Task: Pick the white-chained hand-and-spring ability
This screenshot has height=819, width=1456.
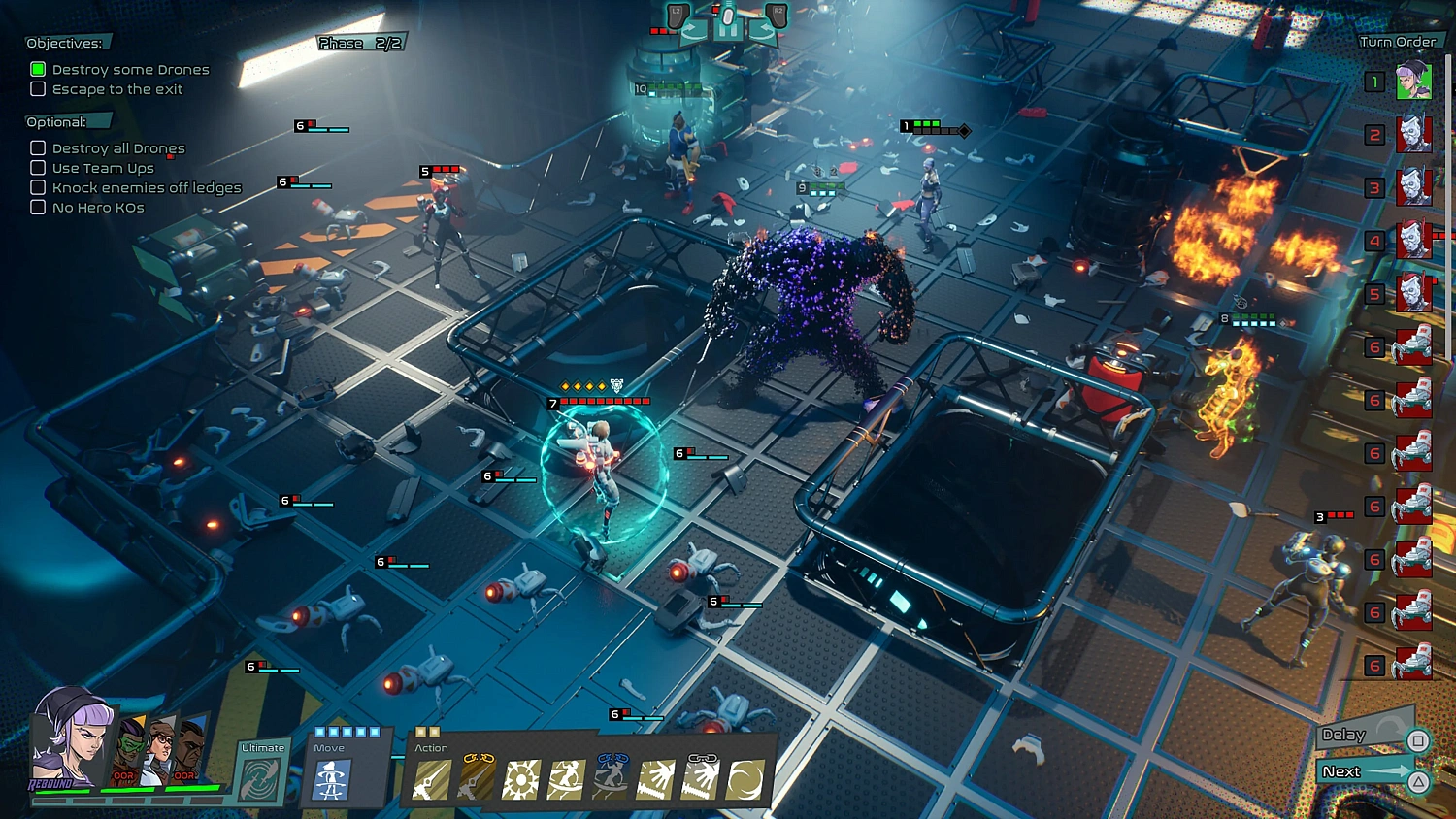Action: [x=700, y=780]
